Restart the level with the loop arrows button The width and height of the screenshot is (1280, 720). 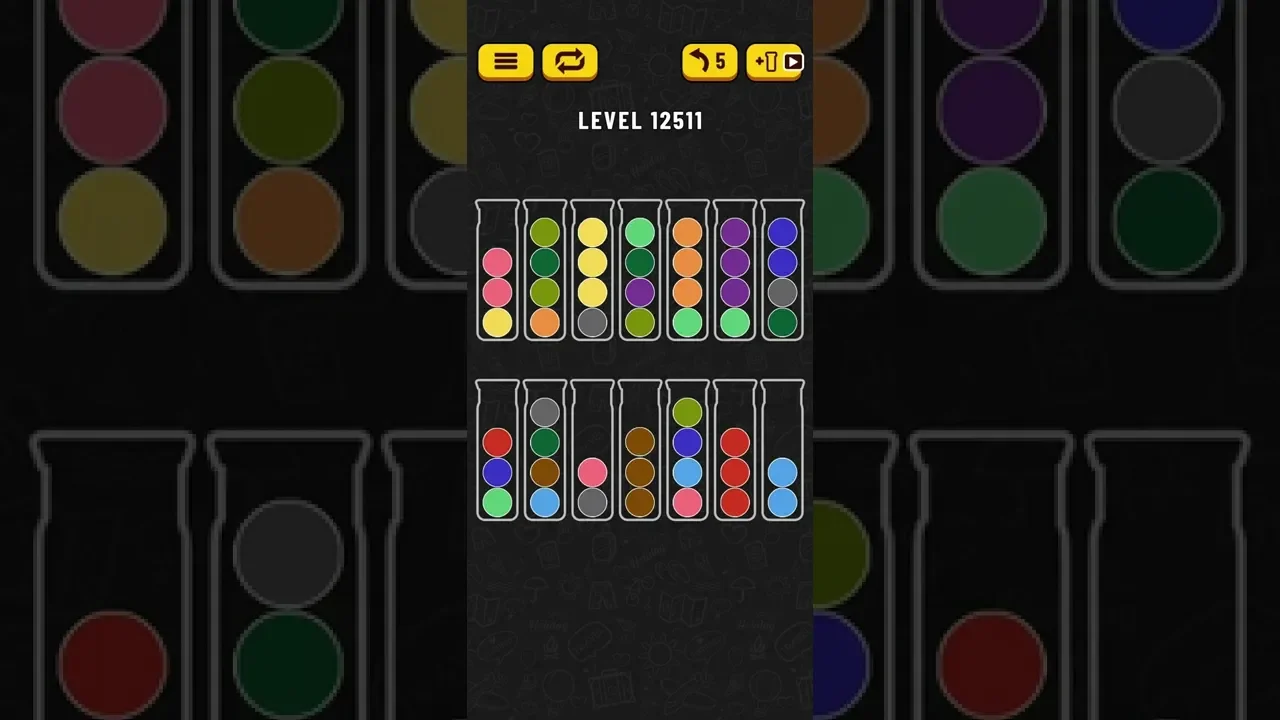coord(570,62)
